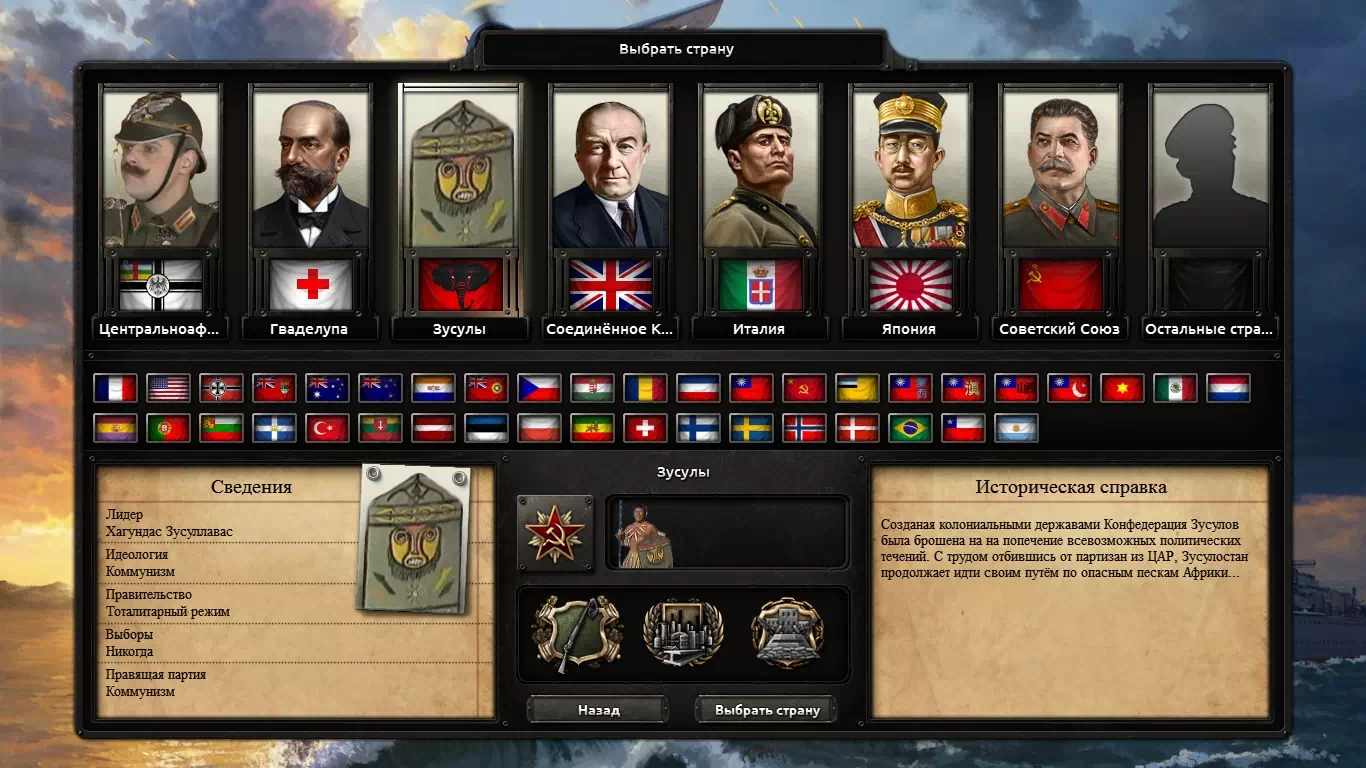1366x768 pixels.
Task: Choose the United States flag
Action: [168, 388]
